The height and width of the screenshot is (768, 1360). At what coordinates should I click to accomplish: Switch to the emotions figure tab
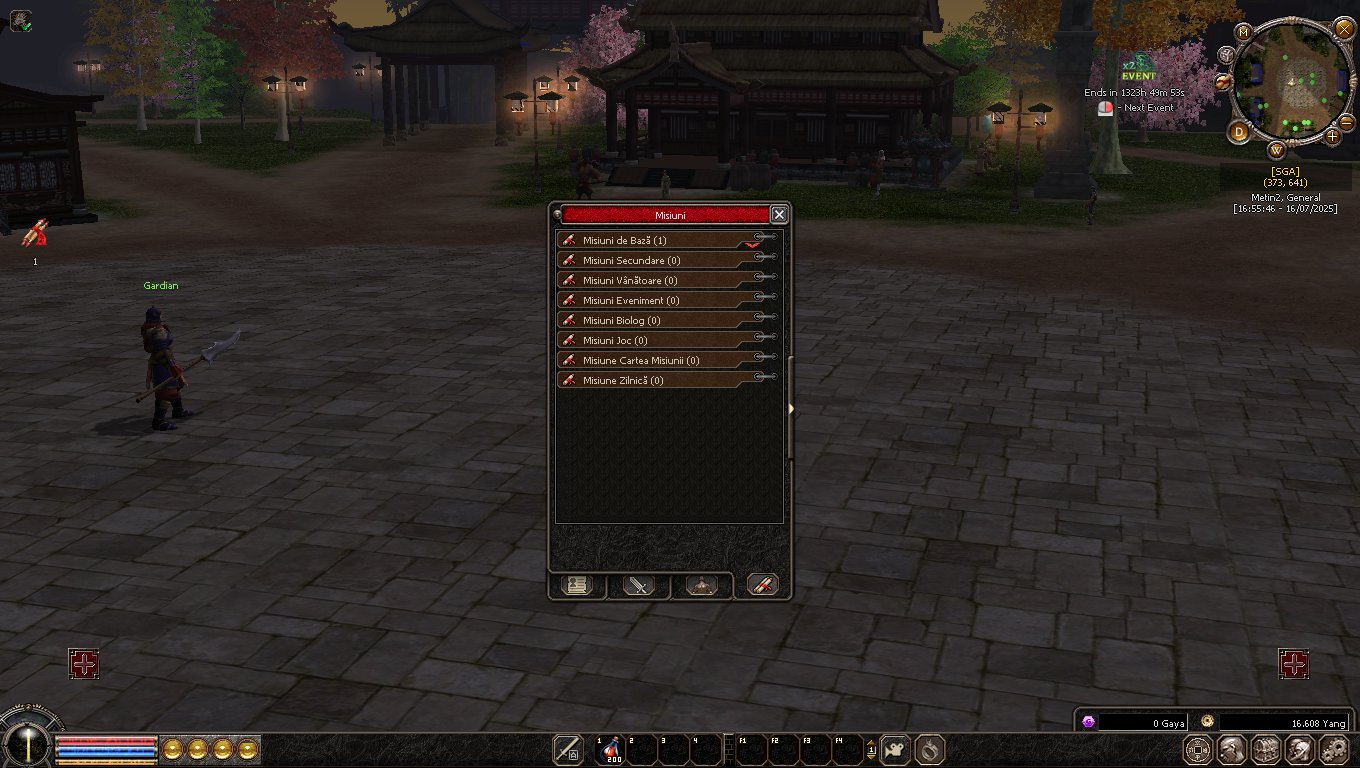700,586
